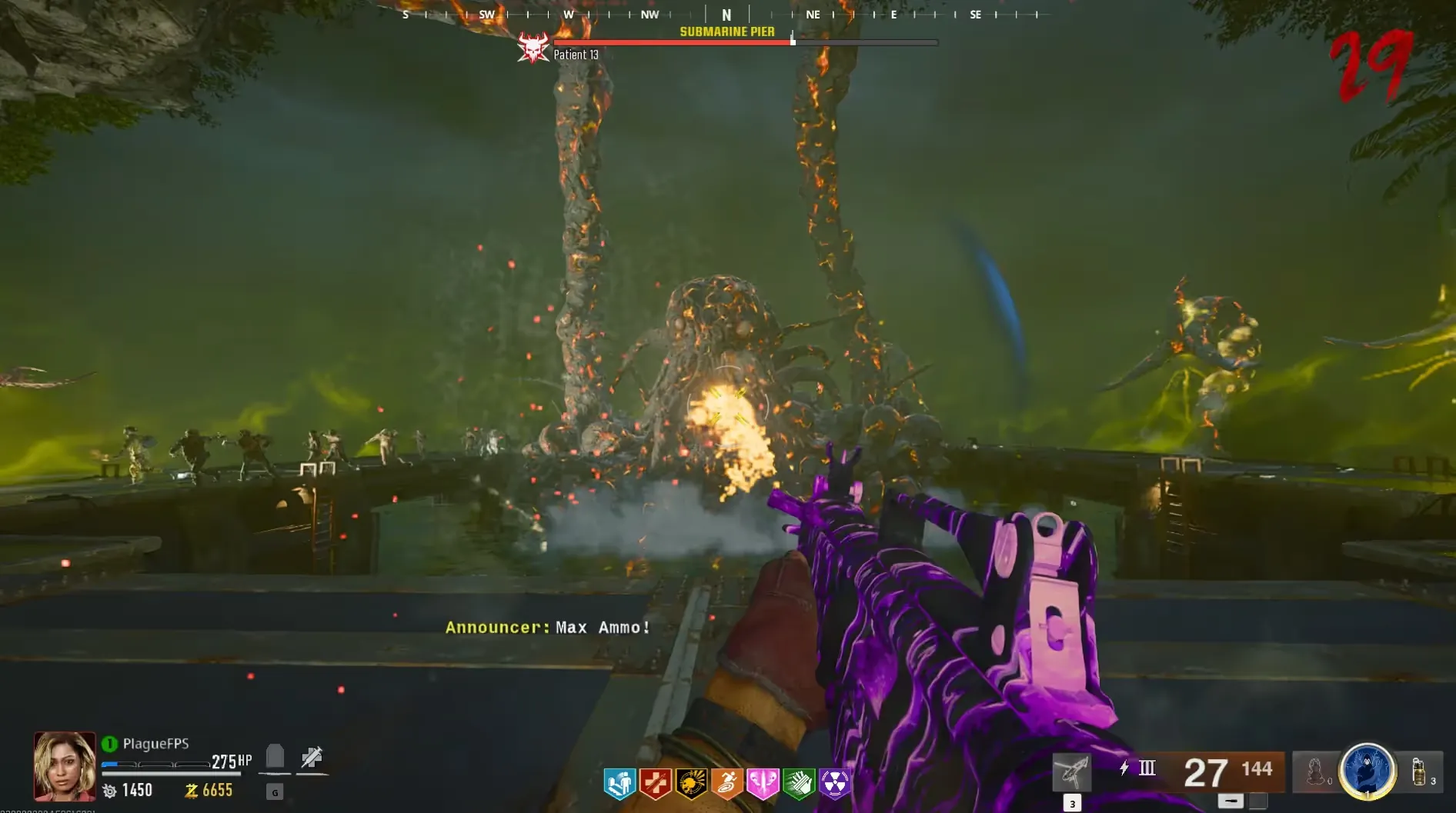Image resolution: width=1456 pixels, height=813 pixels.
Task: Use the helicopter scorestreak icon
Action: click(1072, 772)
